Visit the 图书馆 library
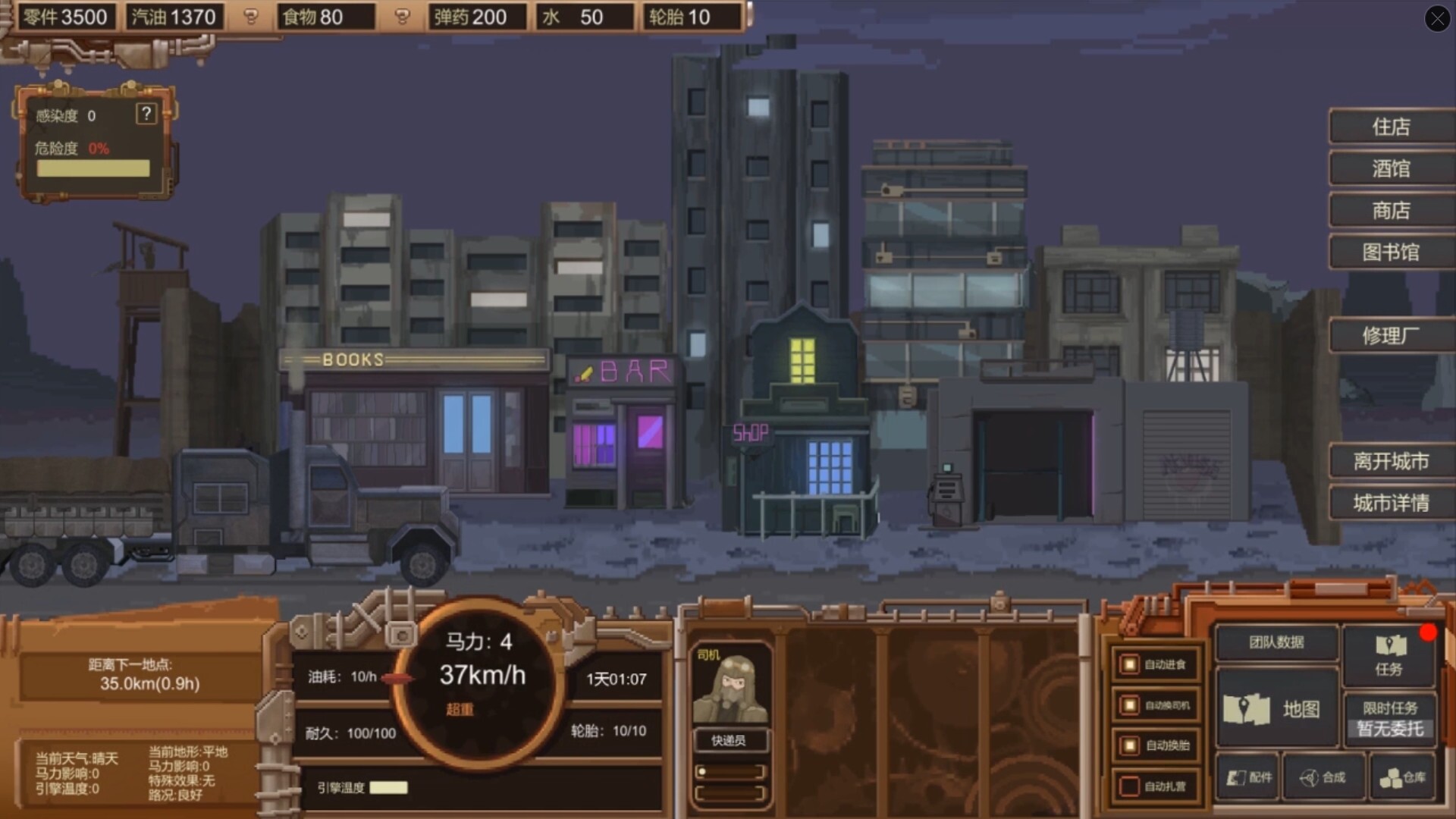This screenshot has height=819, width=1456. click(1391, 253)
